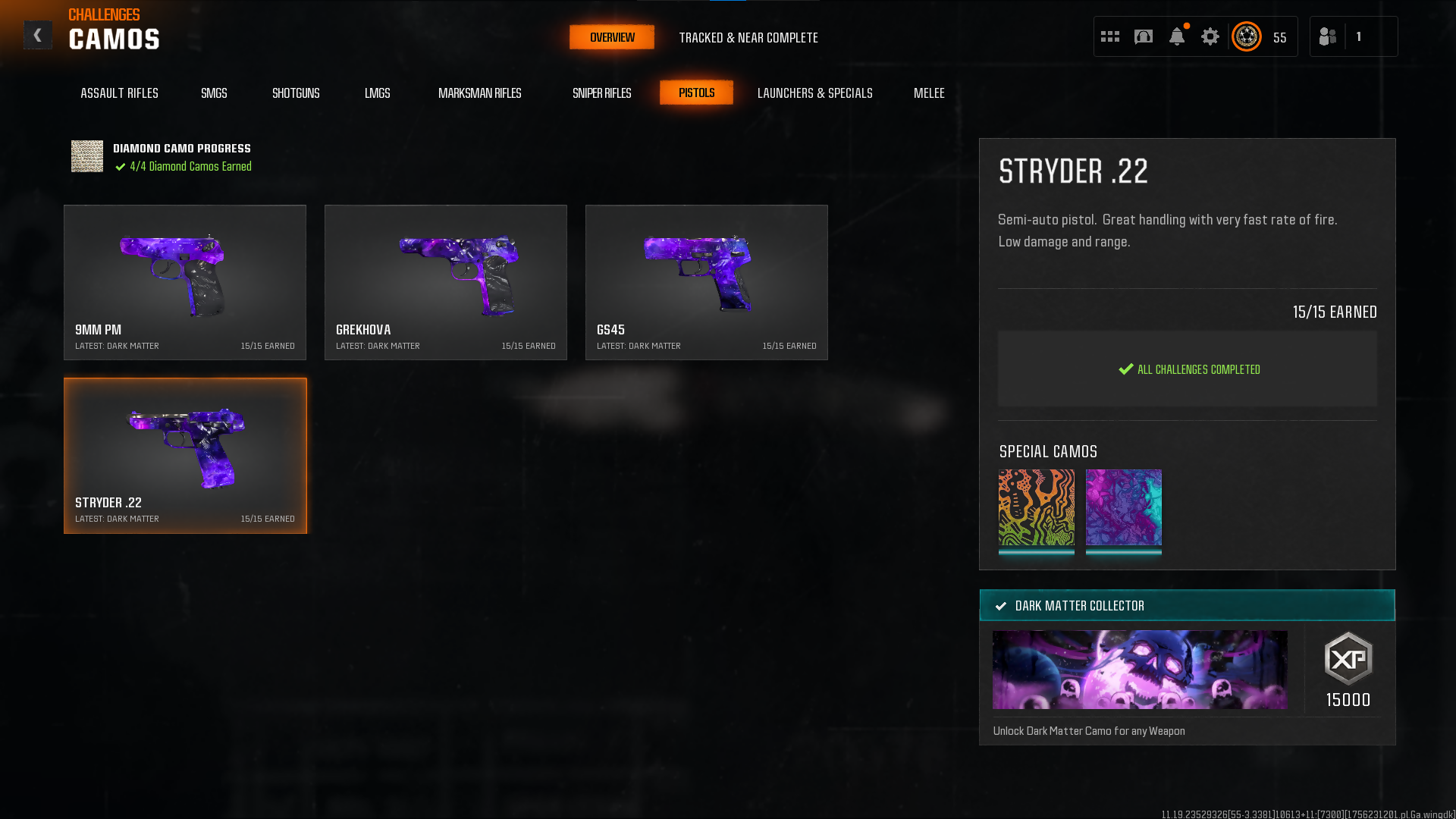Inspect the purple-teal special camo swatch
Image resolution: width=1456 pixels, height=819 pixels.
1123,507
